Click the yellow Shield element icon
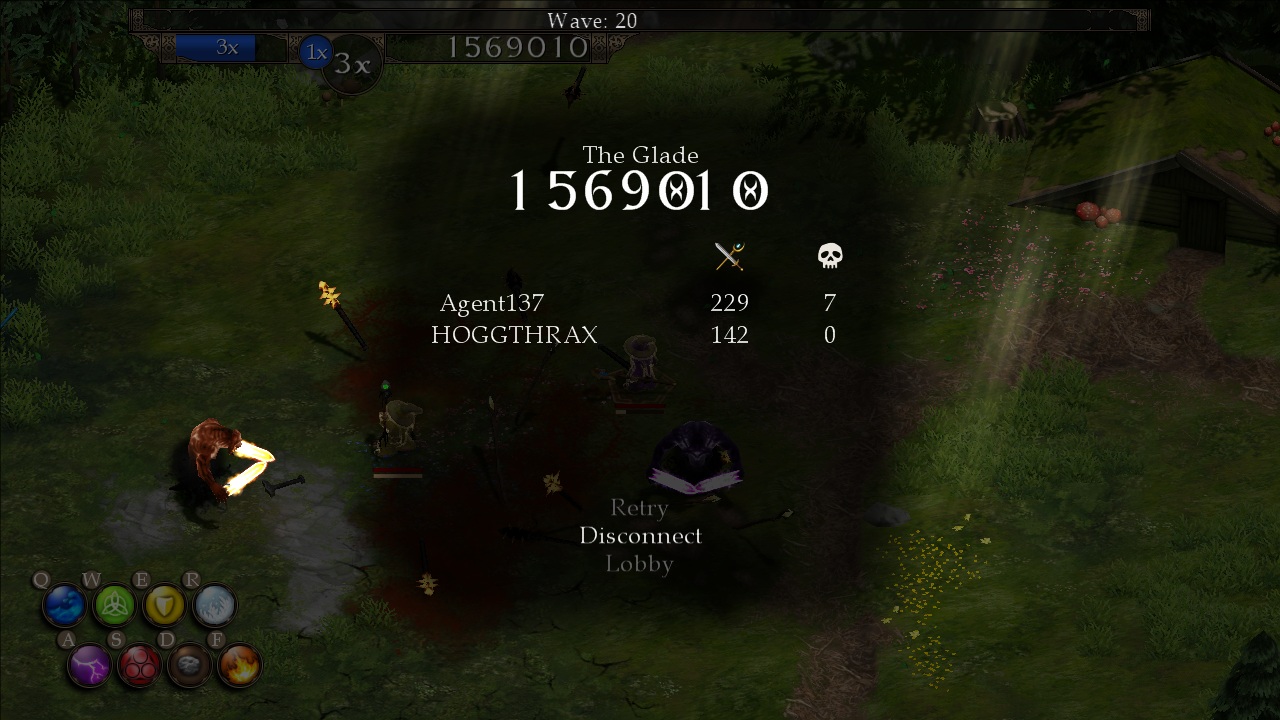The width and height of the screenshot is (1280, 720). pos(164,605)
